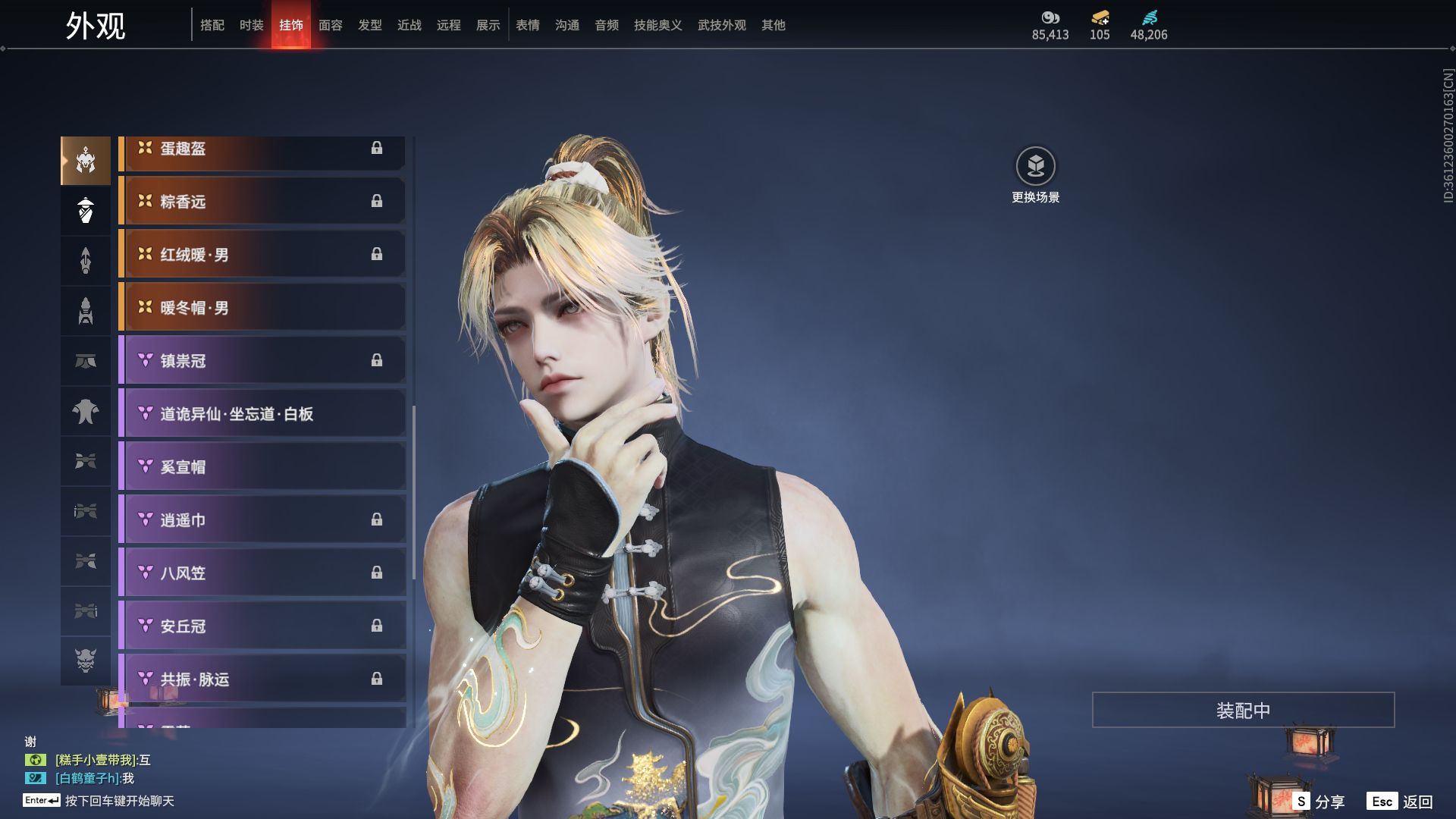
Task: Click the 分享 share button
Action: [1319, 802]
